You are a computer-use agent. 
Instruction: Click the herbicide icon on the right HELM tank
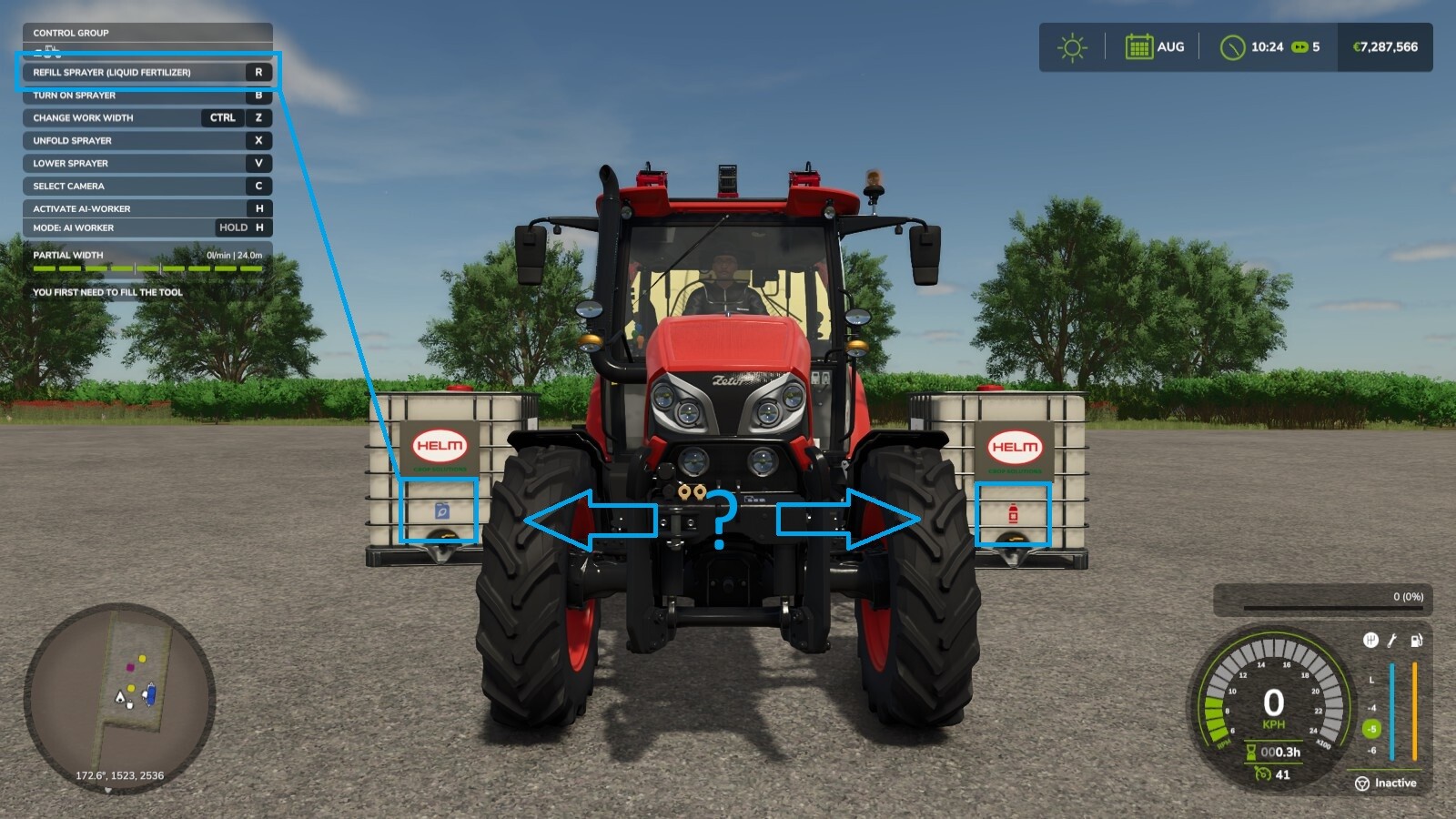pyautogui.click(x=1013, y=513)
